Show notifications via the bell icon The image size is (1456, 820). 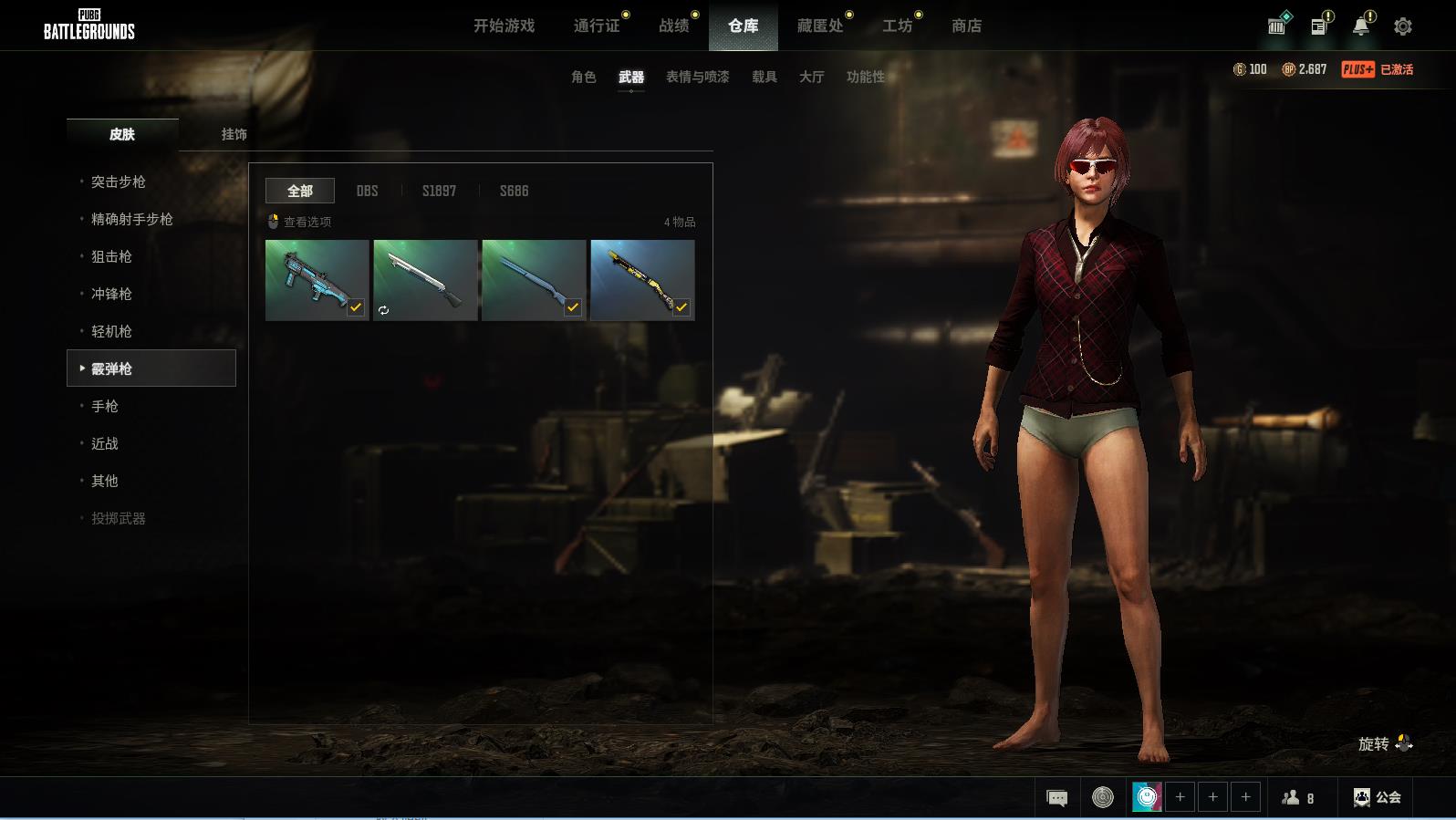coord(1360,26)
